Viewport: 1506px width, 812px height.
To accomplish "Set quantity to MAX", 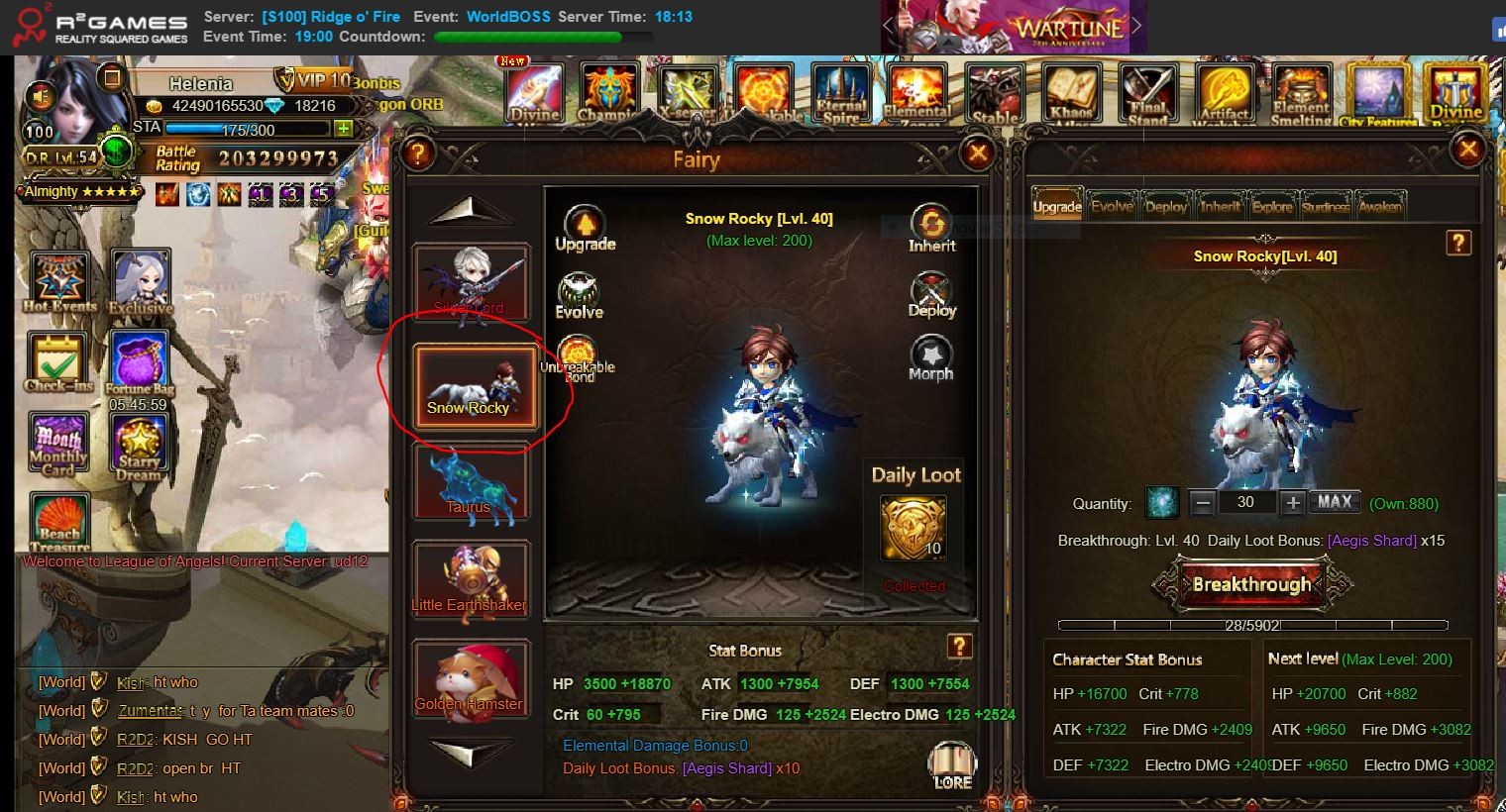I will tap(1334, 502).
